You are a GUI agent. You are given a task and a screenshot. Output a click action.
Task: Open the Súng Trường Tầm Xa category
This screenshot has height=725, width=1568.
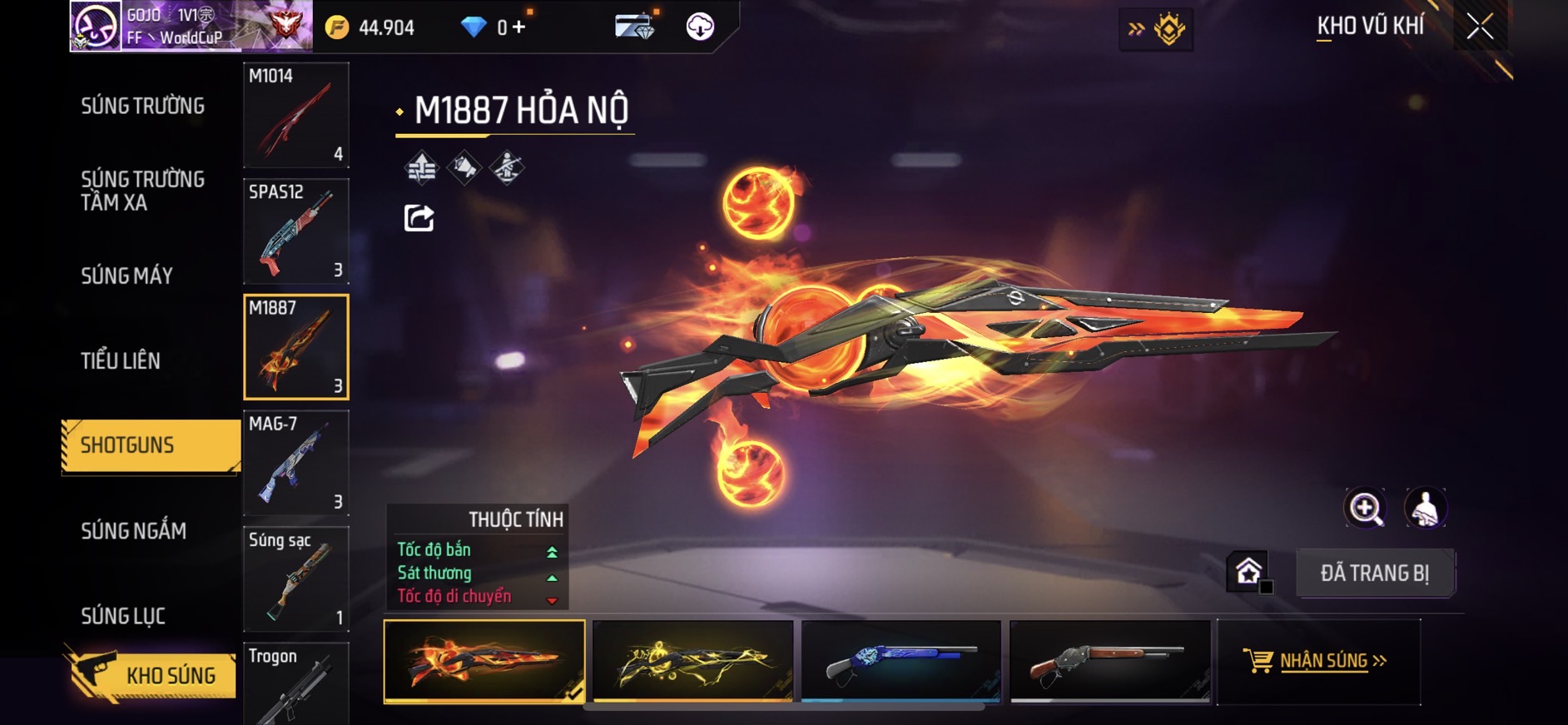142,191
